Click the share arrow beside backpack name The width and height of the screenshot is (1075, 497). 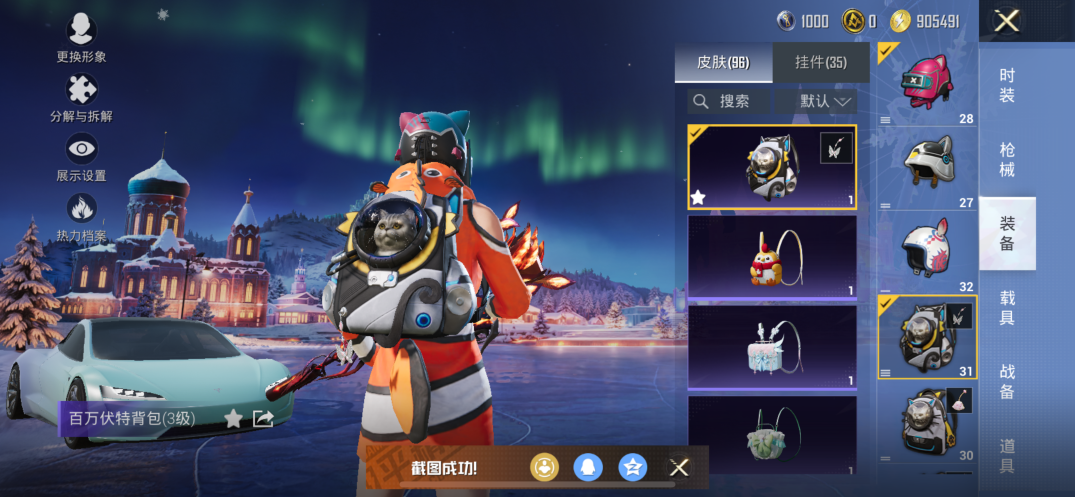[x=263, y=418]
